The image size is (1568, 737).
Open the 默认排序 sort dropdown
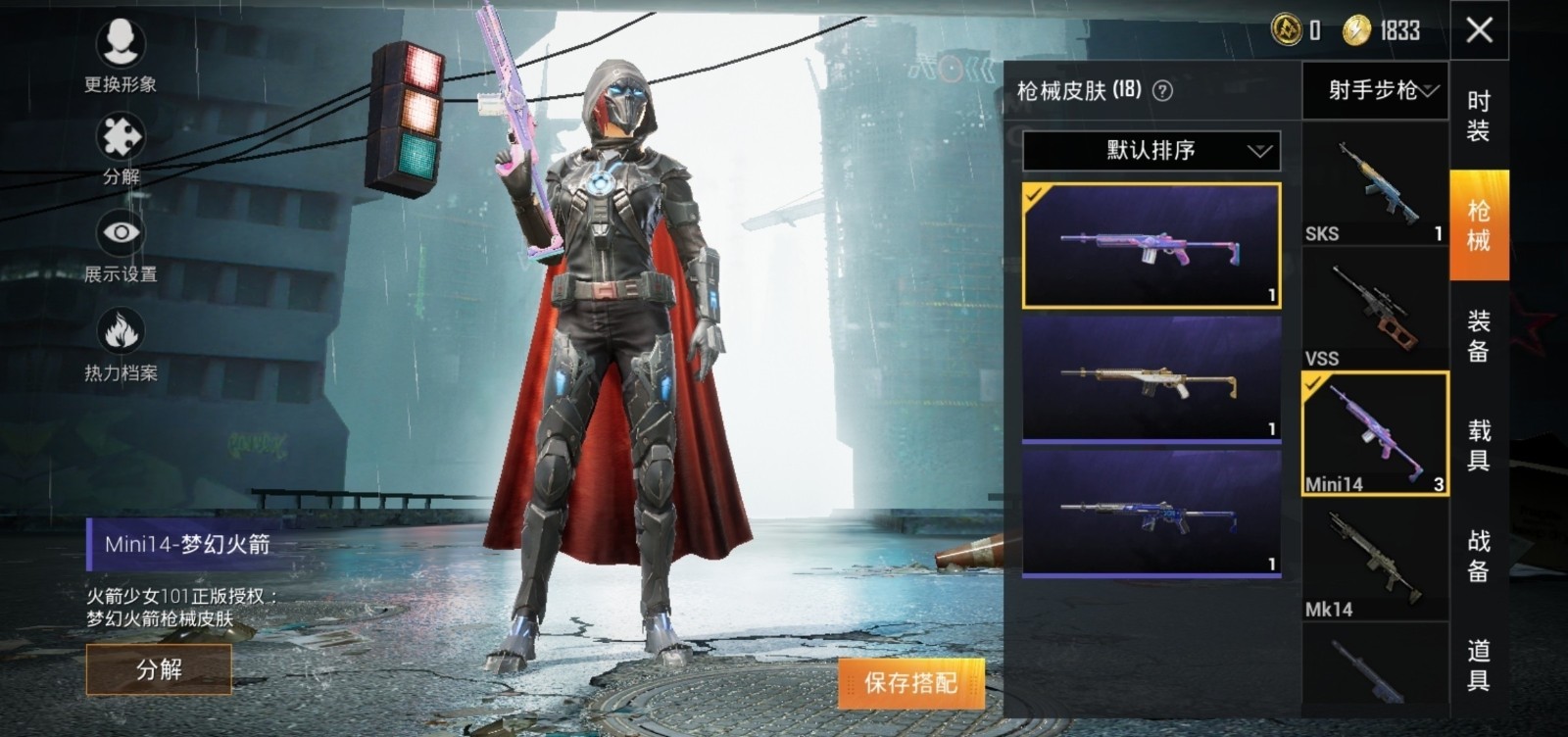point(1151,151)
